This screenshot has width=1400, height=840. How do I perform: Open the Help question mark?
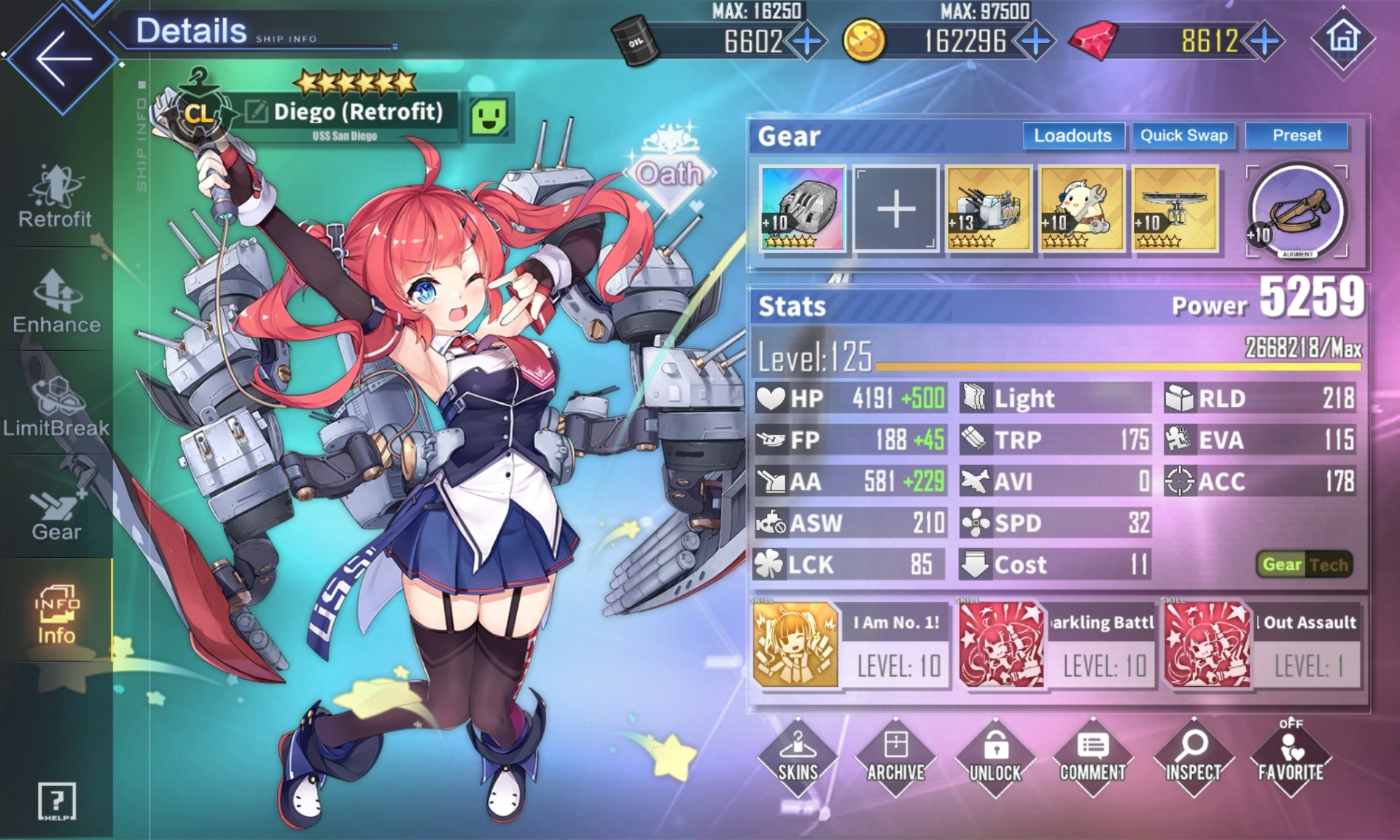[56, 802]
